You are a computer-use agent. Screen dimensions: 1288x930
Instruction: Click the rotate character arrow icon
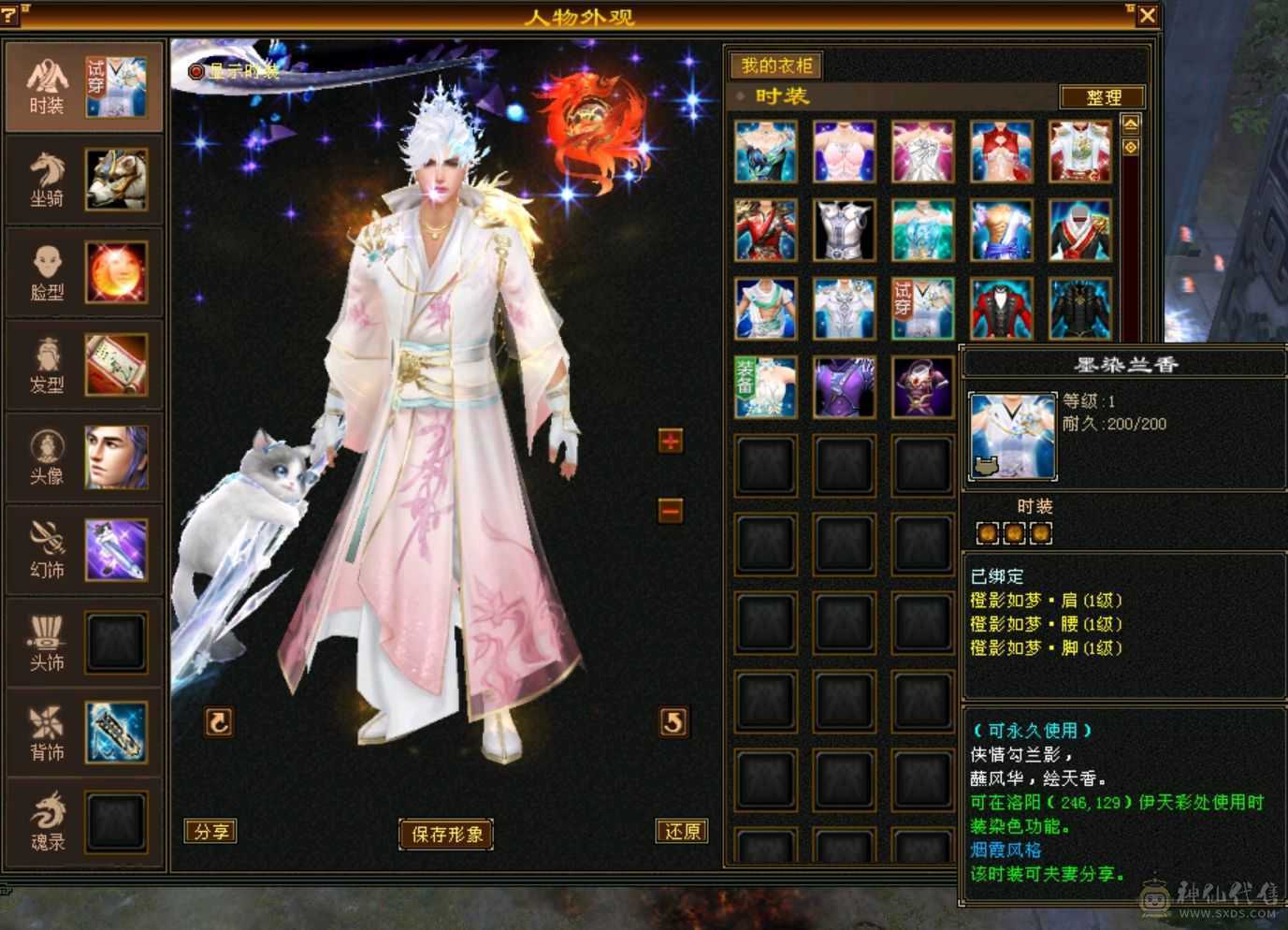coord(217,722)
